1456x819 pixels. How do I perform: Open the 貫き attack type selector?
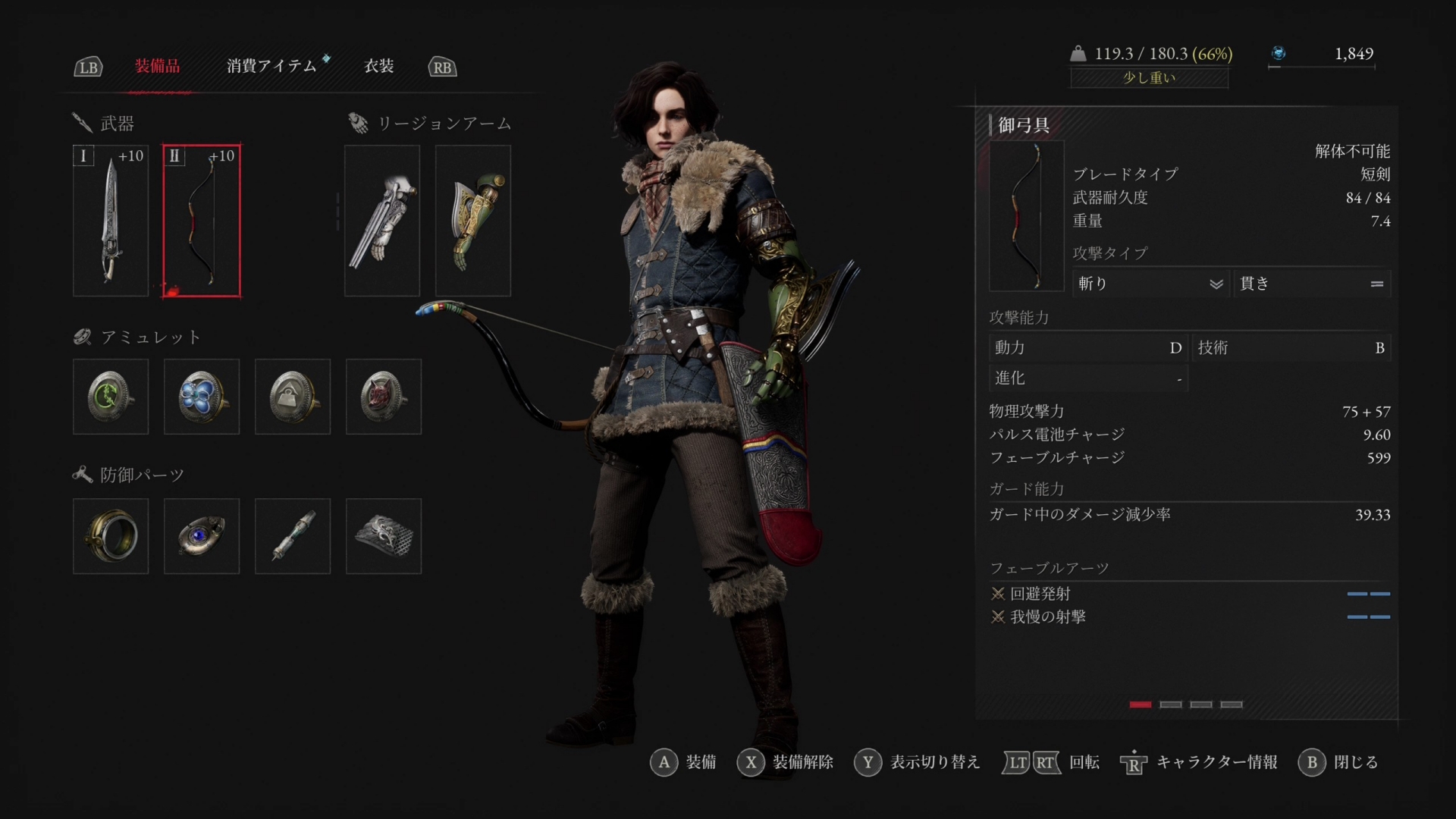1313,284
